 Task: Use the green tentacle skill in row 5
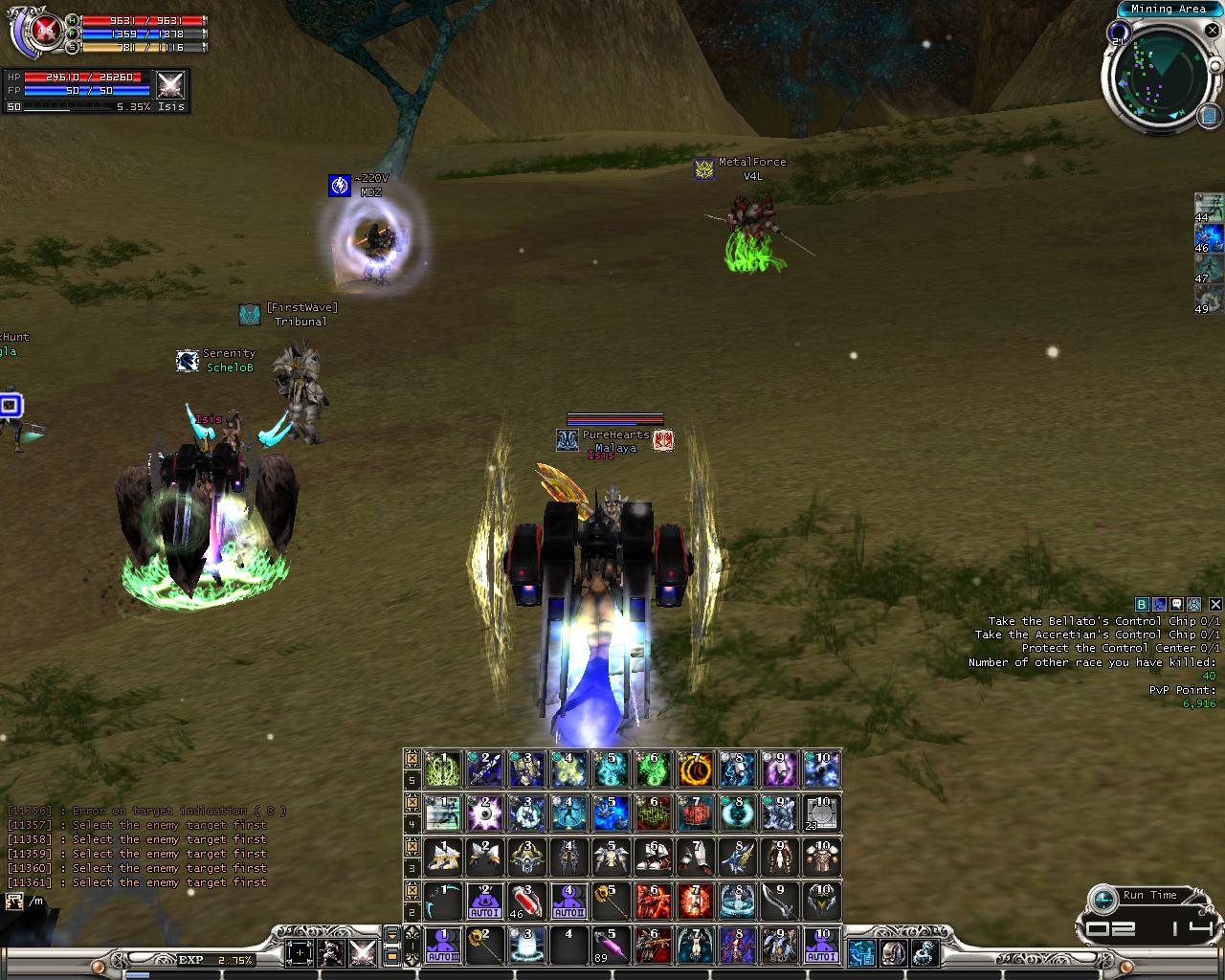pyautogui.click(x=443, y=769)
